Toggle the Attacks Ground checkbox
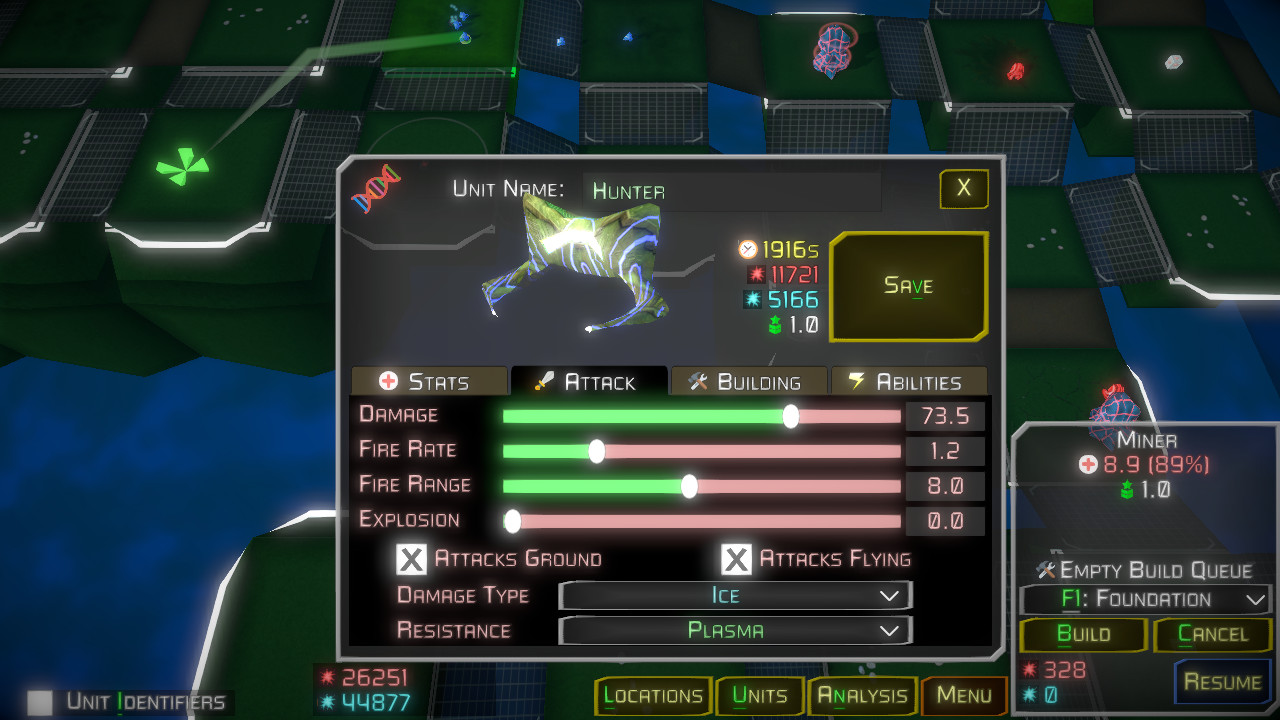The height and width of the screenshot is (720, 1280). pyautogui.click(x=412, y=559)
